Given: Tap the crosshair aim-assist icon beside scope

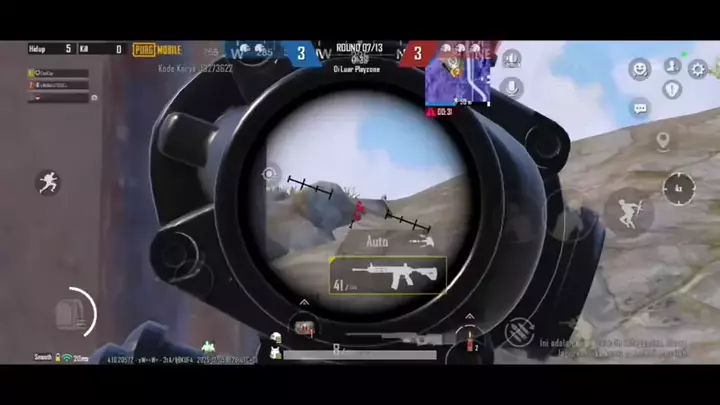Looking at the screenshot, I should point(269,174).
